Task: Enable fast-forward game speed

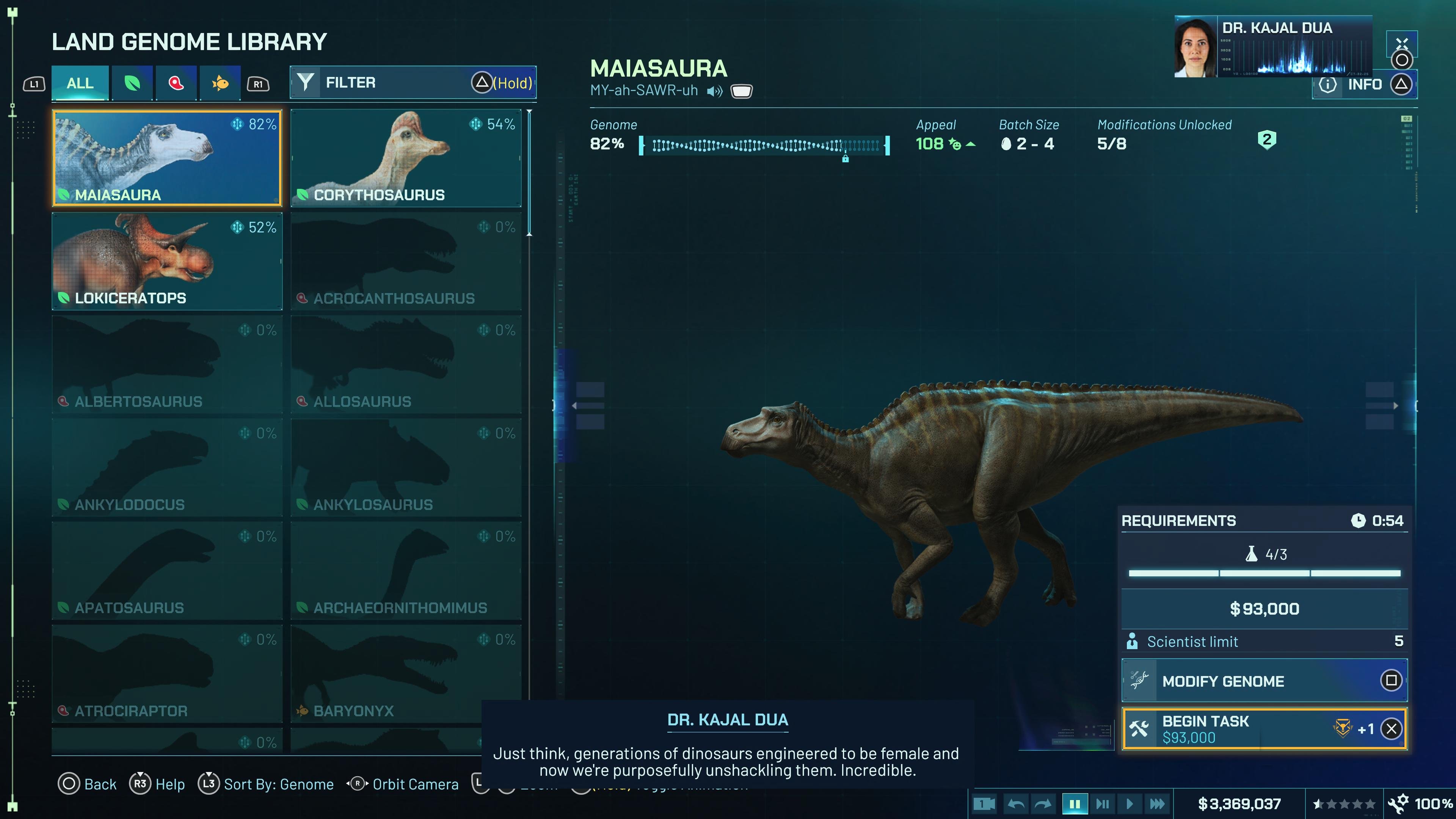Action: (x=1158, y=803)
